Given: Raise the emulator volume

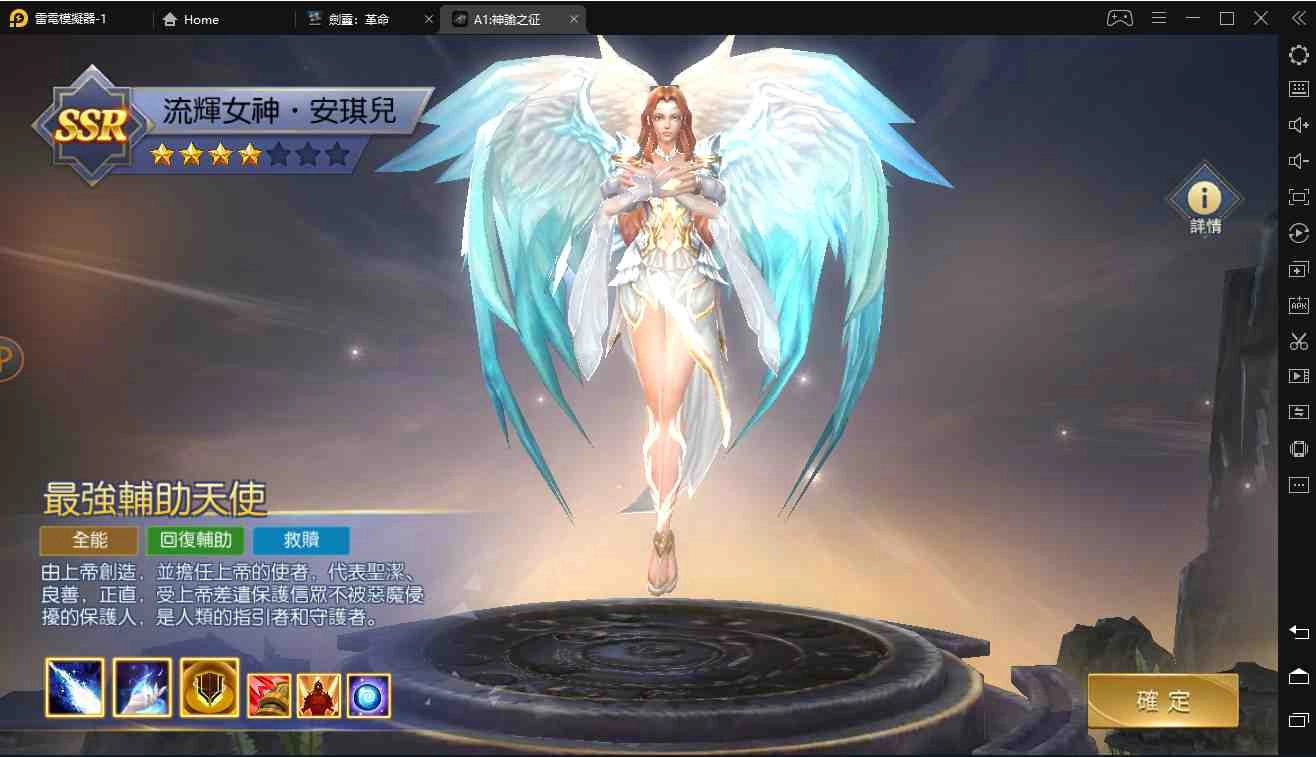Looking at the screenshot, I should point(1297,124).
